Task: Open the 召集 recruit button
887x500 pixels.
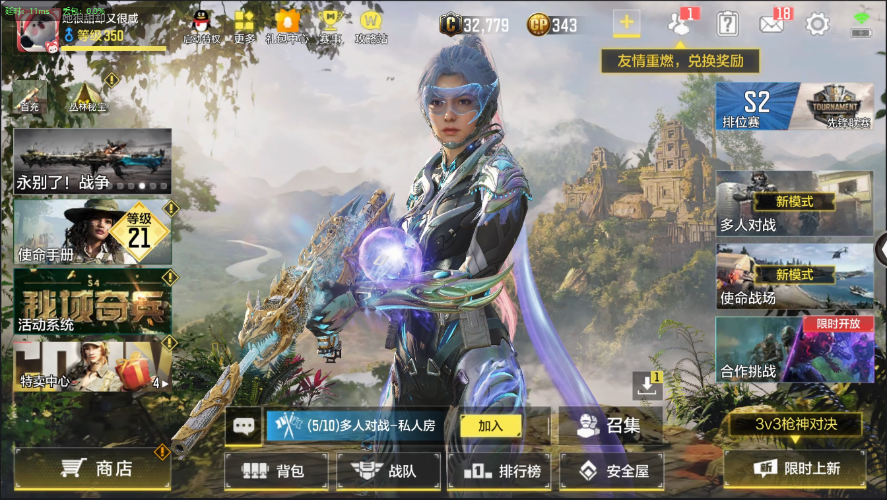Action: pos(610,425)
